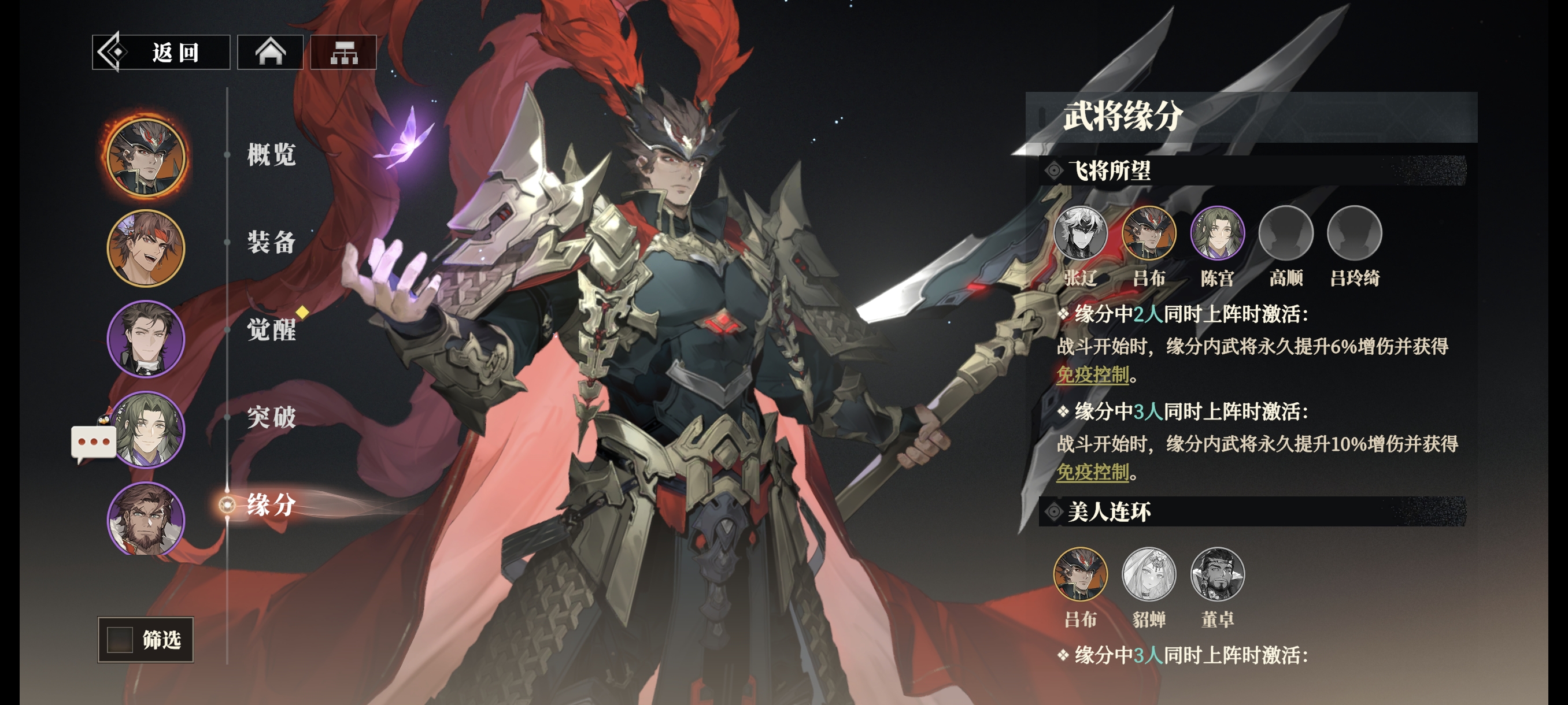1568x705 pixels.
Task: Select the 突破 breakthrough tab
Action: (272, 417)
